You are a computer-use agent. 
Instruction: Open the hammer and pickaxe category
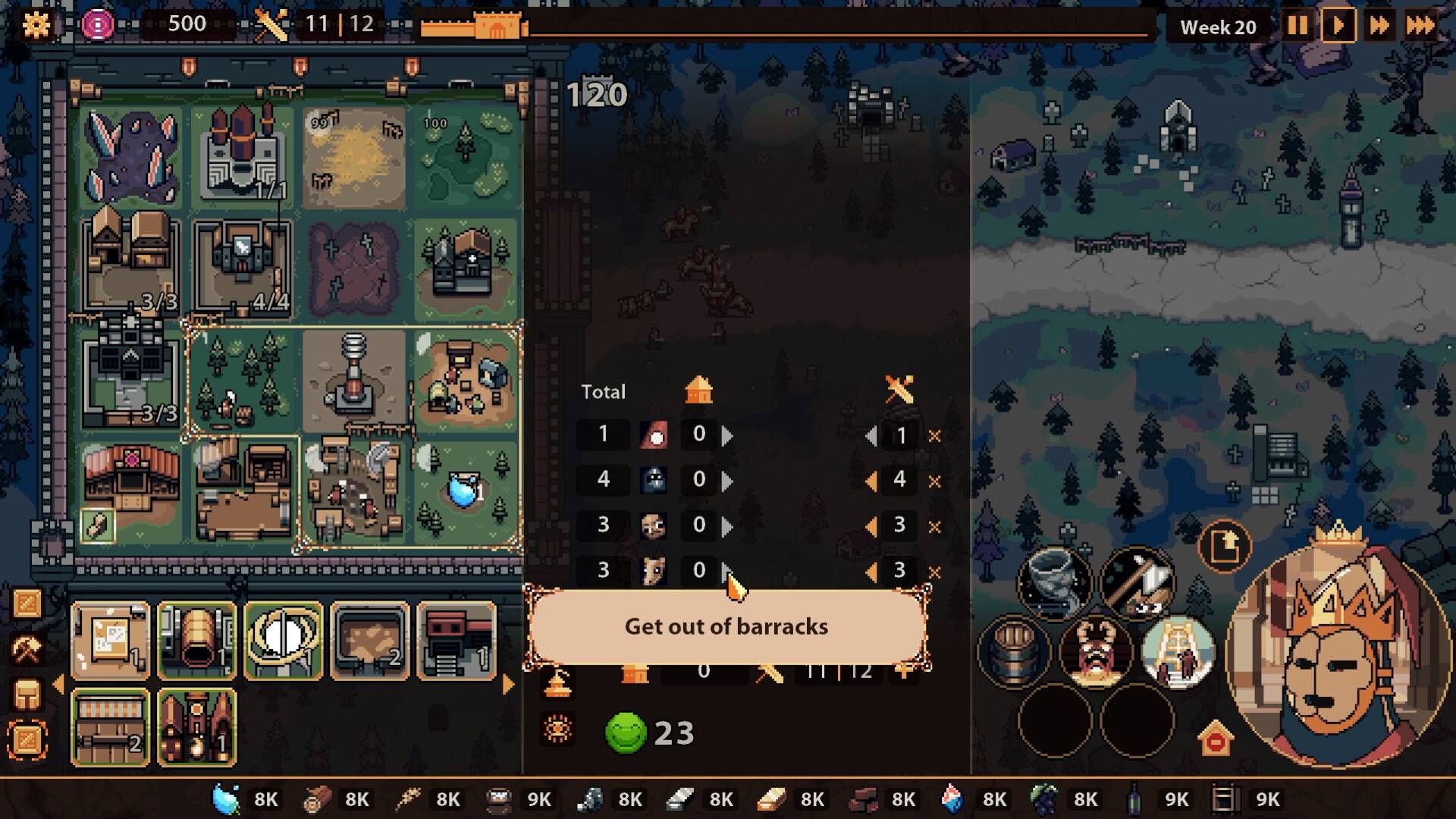coord(27,649)
